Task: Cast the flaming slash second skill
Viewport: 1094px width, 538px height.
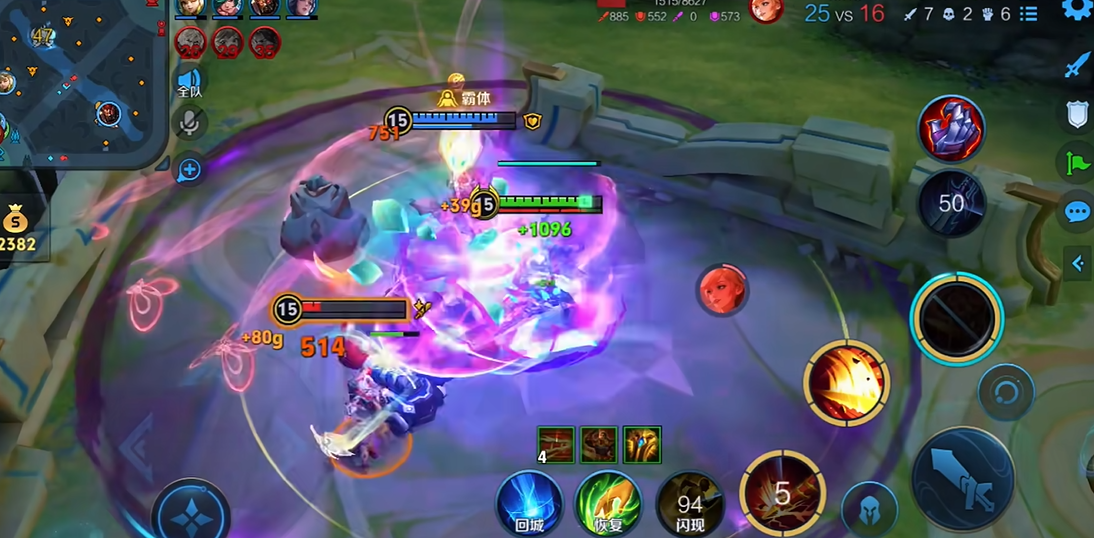Action: tap(846, 382)
